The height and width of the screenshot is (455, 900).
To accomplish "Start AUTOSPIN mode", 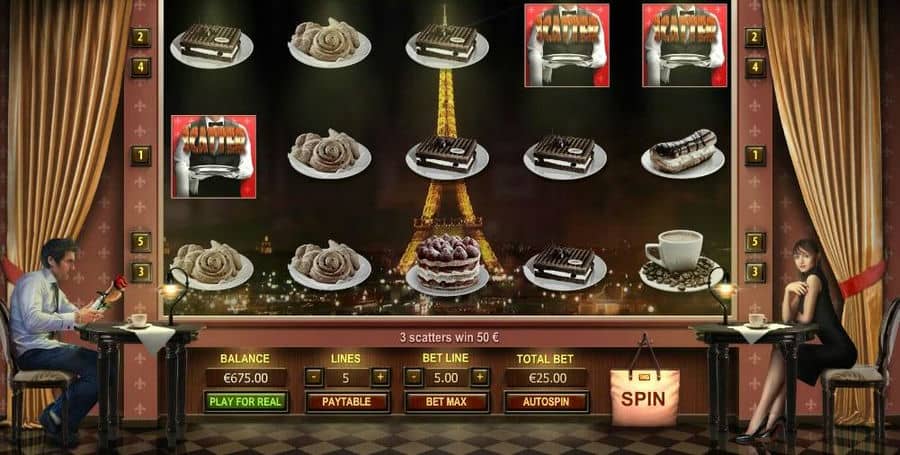I will click(546, 402).
